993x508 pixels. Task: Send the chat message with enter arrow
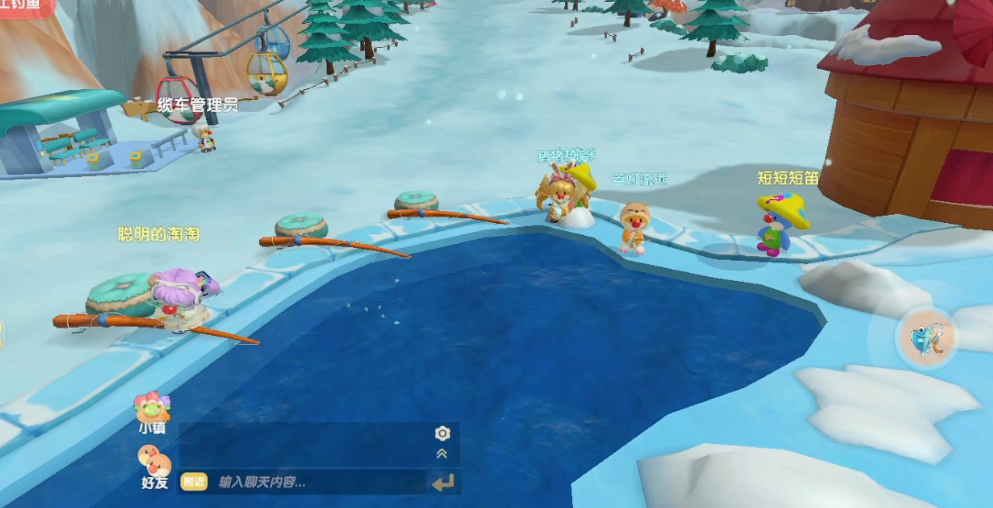(x=442, y=483)
